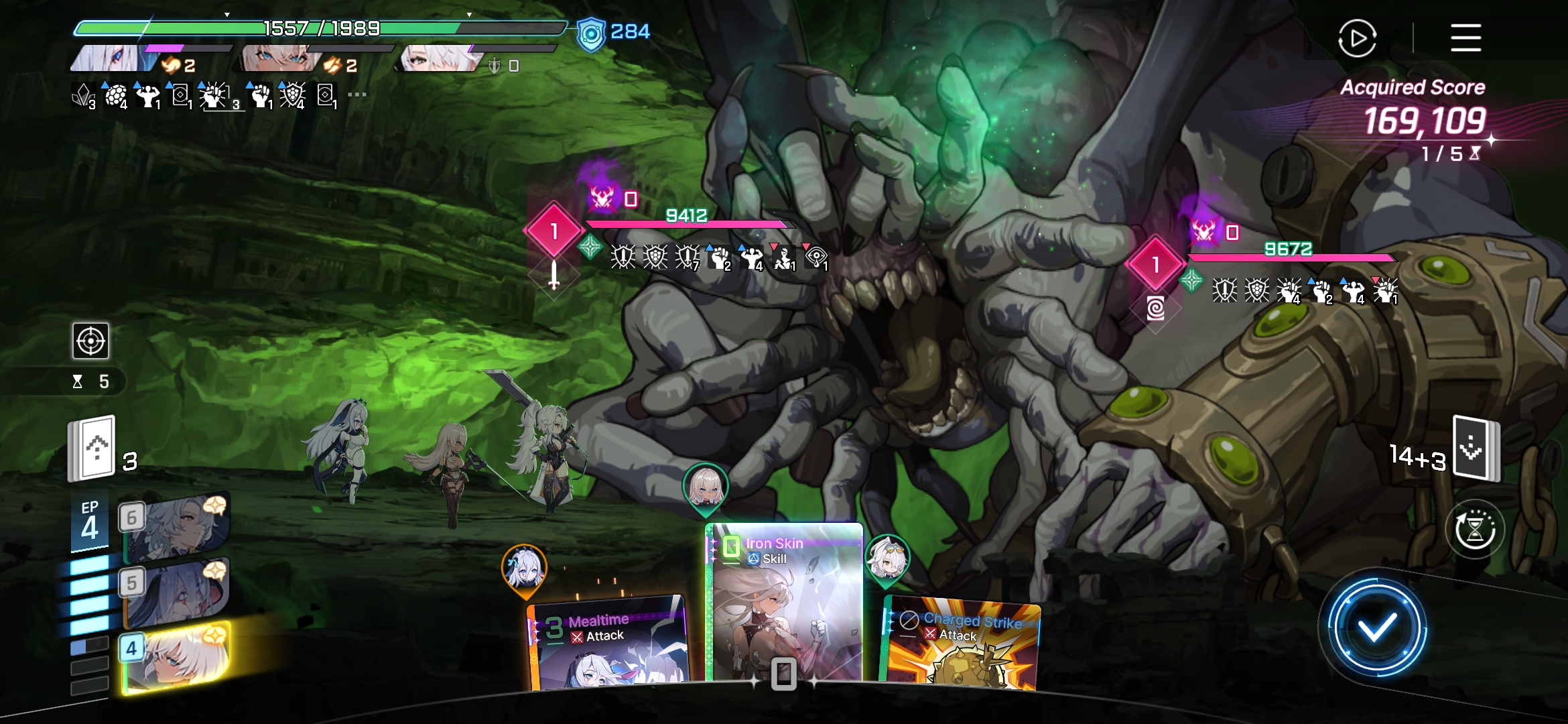Image resolution: width=1568 pixels, height=724 pixels.
Task: Open the hamburger menu
Action: click(1465, 38)
